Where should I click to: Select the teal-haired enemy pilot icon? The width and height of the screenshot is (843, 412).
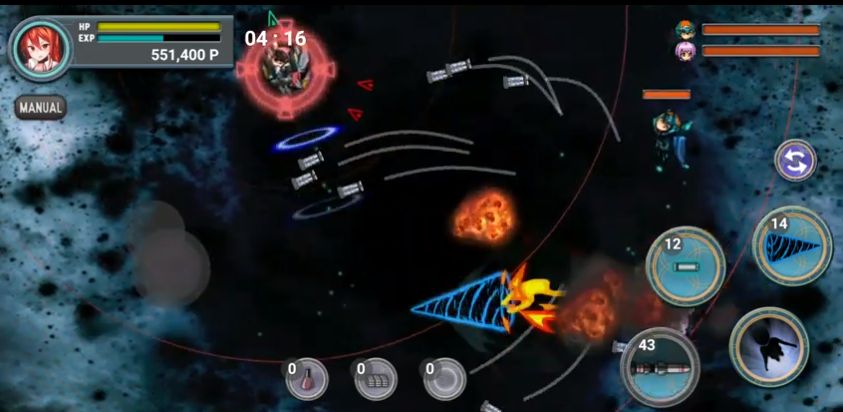point(685,30)
